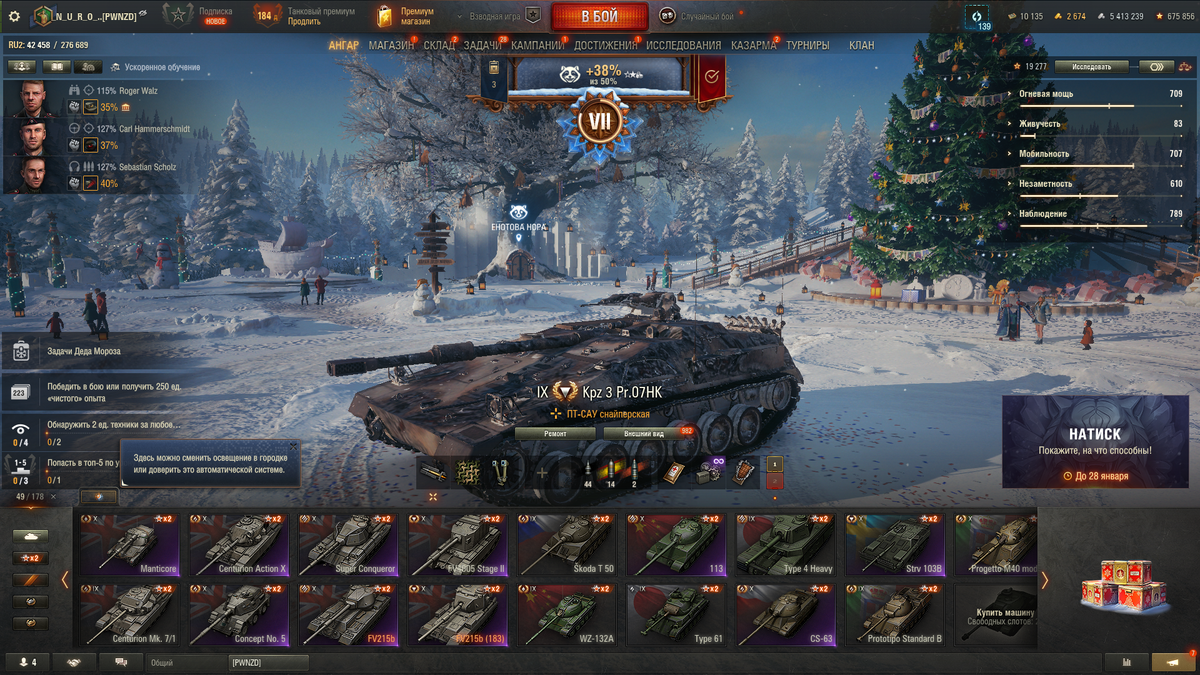Click the Ремонт button

[555, 434]
